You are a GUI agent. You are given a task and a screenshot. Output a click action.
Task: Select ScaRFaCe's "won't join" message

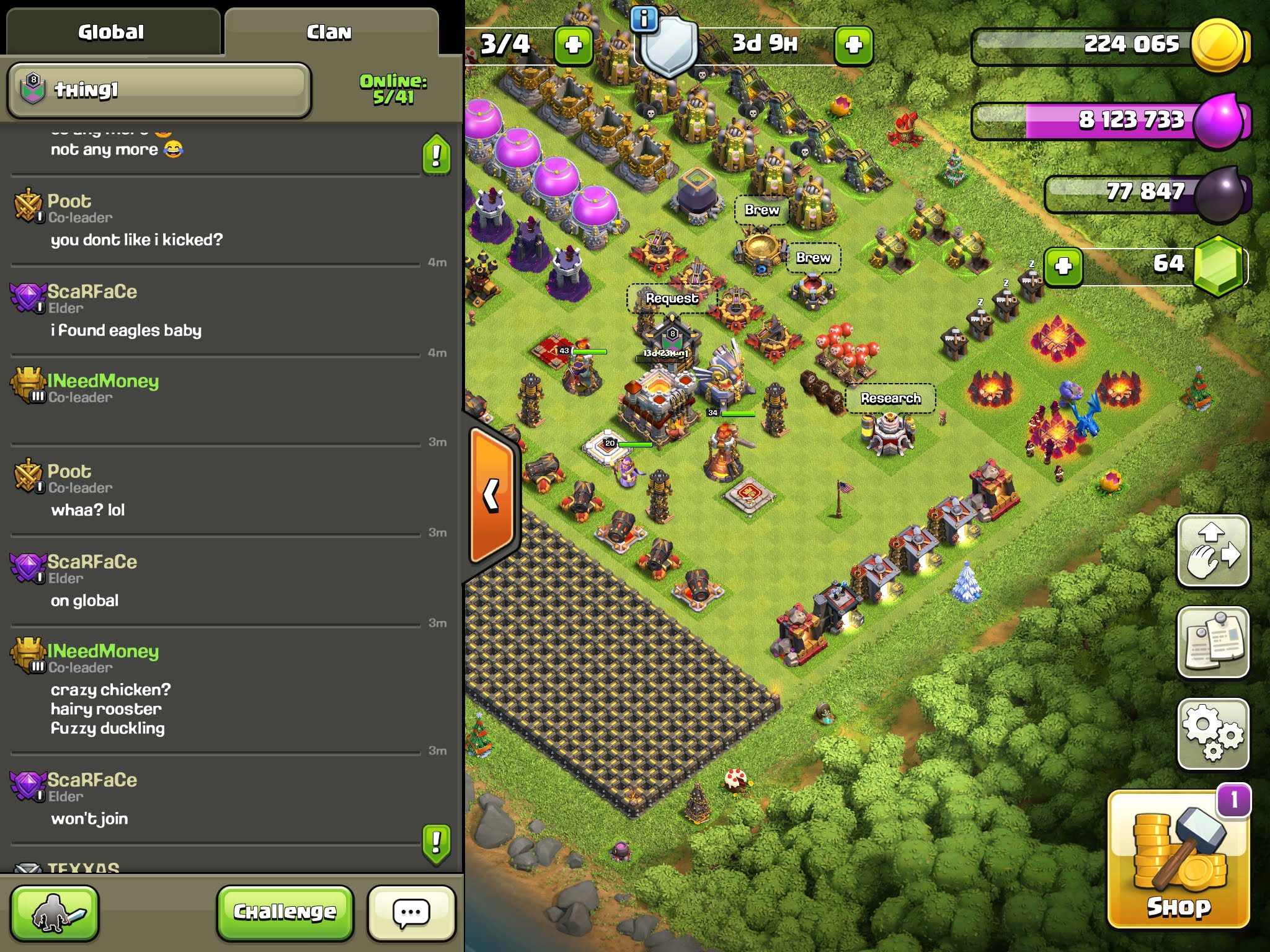(89, 819)
